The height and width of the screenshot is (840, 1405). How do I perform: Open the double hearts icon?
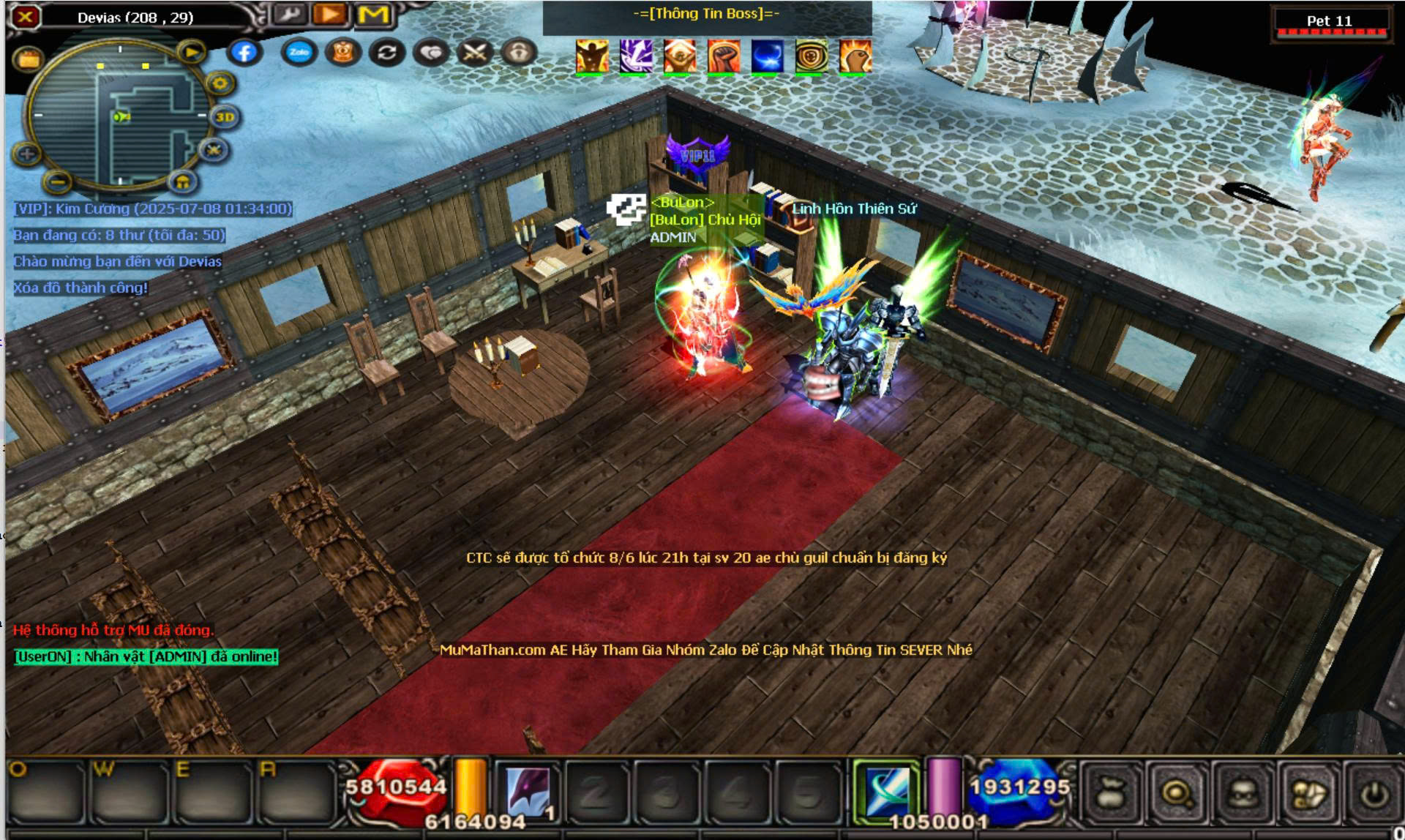click(x=432, y=52)
